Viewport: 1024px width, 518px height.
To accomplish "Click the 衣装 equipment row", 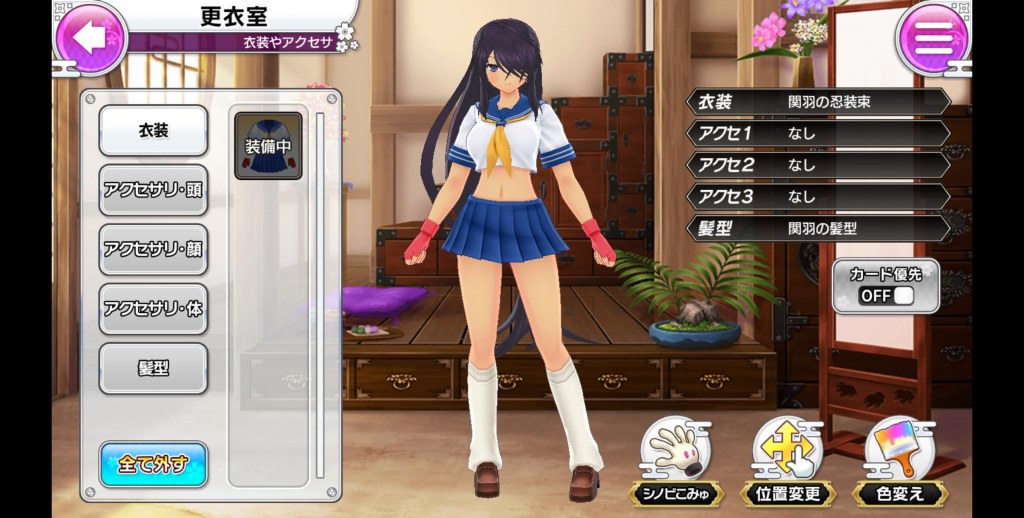I will (x=817, y=102).
